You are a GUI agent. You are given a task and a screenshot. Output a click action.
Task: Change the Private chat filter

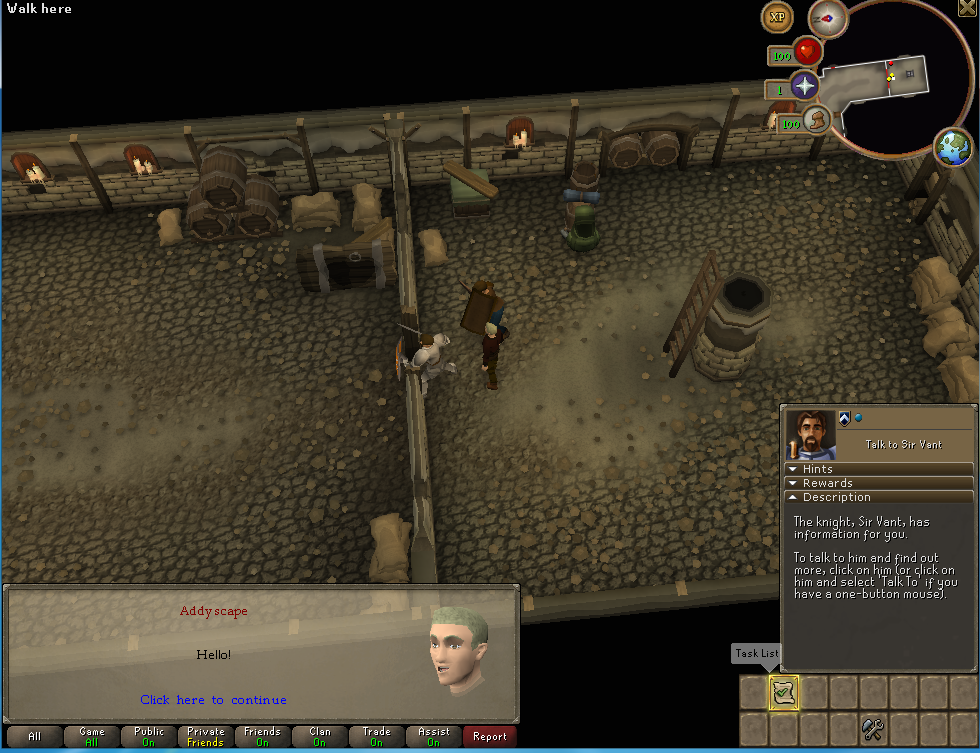click(x=206, y=737)
